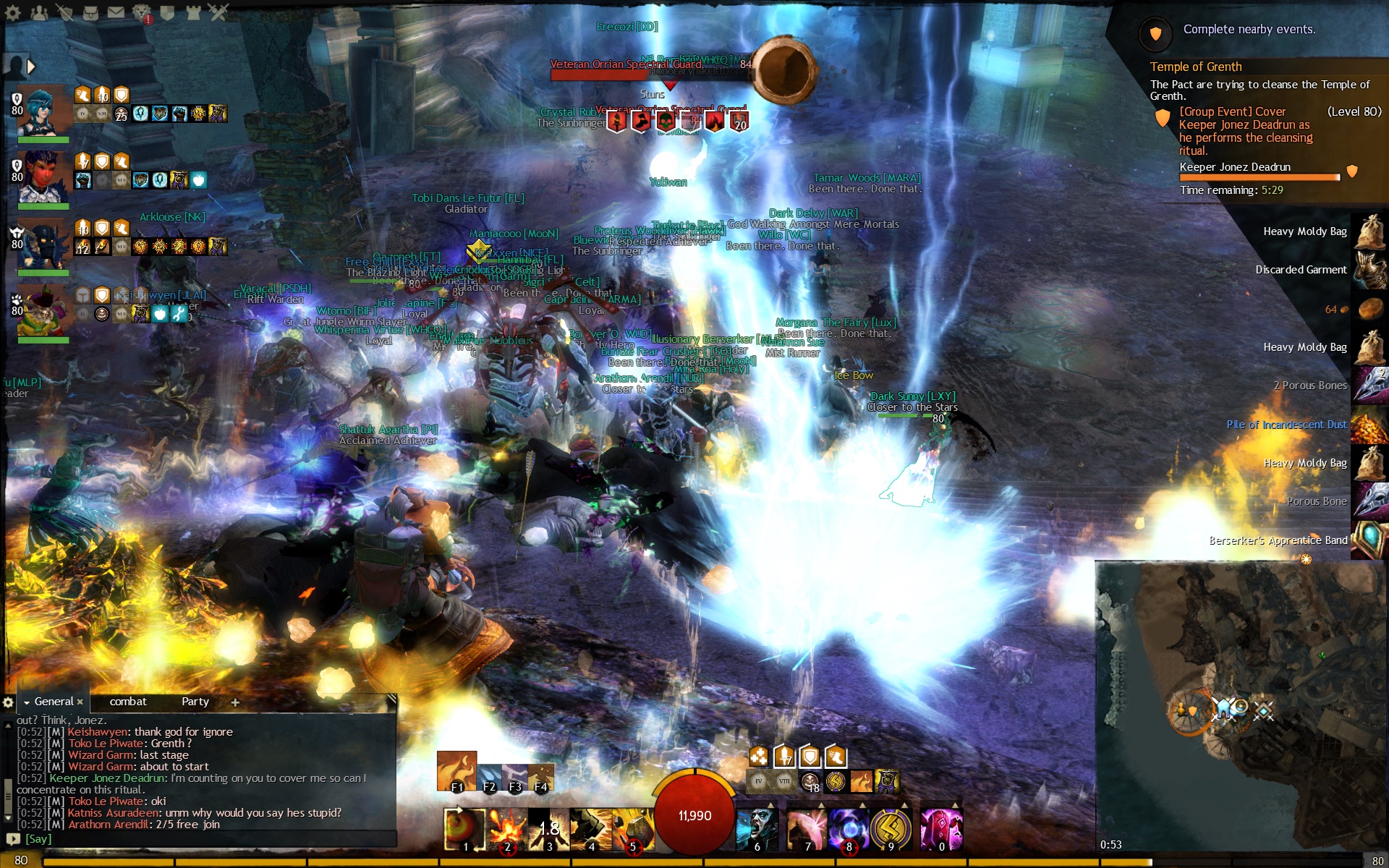
Task: Switch to the Party chat tab
Action: (x=195, y=702)
